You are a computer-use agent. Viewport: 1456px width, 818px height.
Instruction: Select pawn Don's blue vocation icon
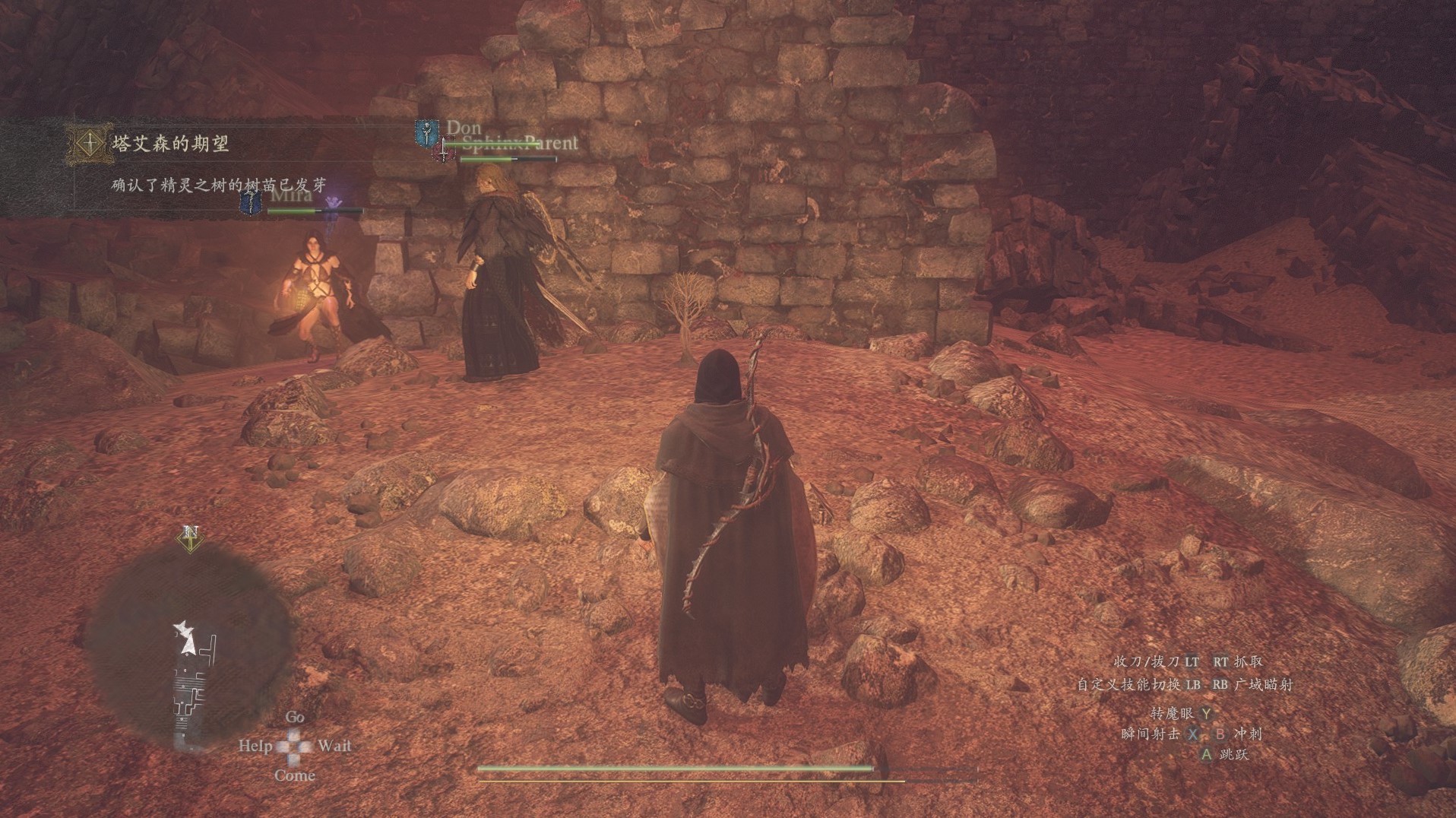click(x=427, y=132)
